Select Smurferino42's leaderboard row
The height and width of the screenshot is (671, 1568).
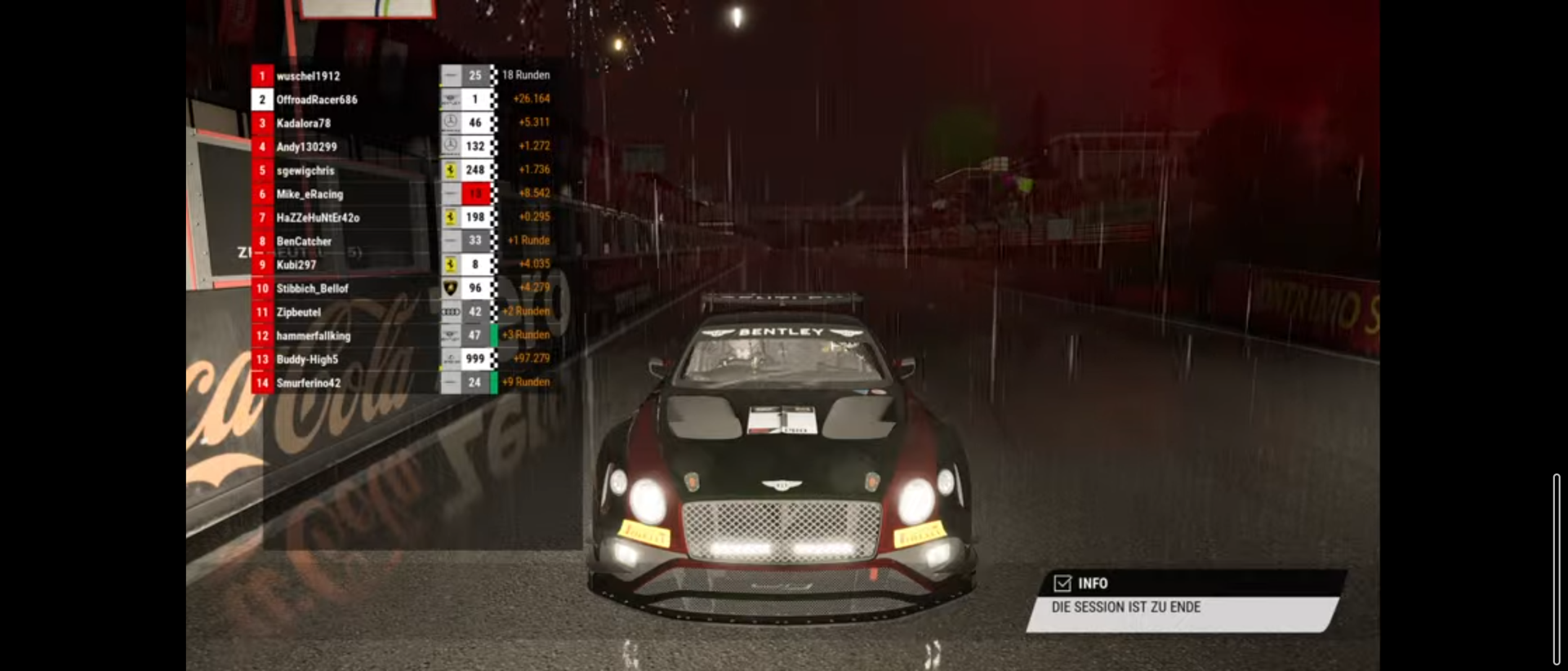click(308, 383)
